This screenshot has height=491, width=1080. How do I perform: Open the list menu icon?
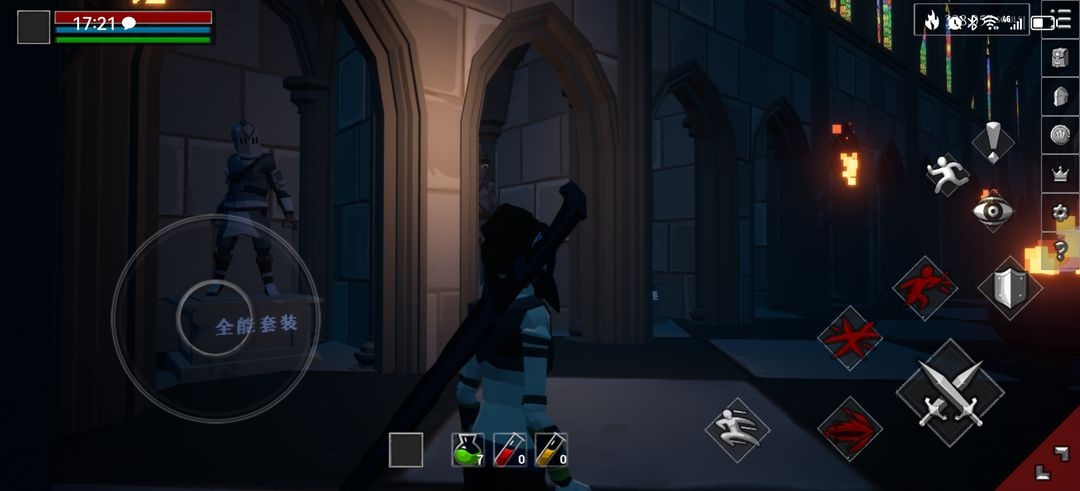point(1061,20)
